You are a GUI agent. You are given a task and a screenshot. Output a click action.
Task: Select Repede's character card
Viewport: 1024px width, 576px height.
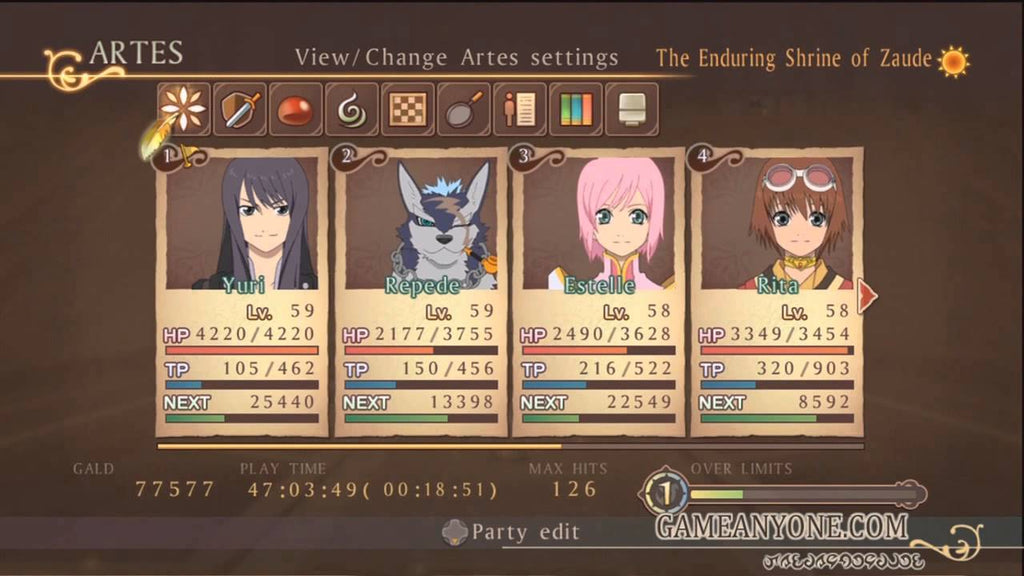[x=420, y=292]
